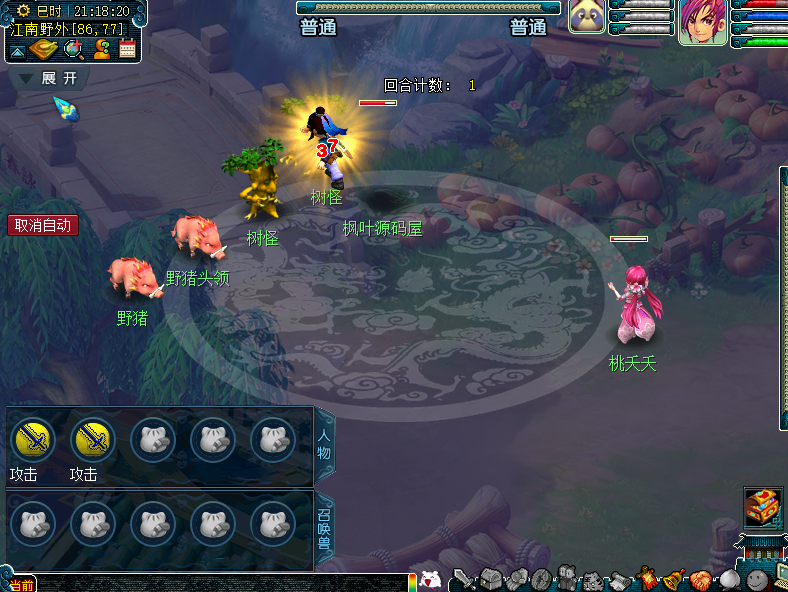Select the pink-haired character portrait
The image size is (788, 592).
(x=702, y=22)
